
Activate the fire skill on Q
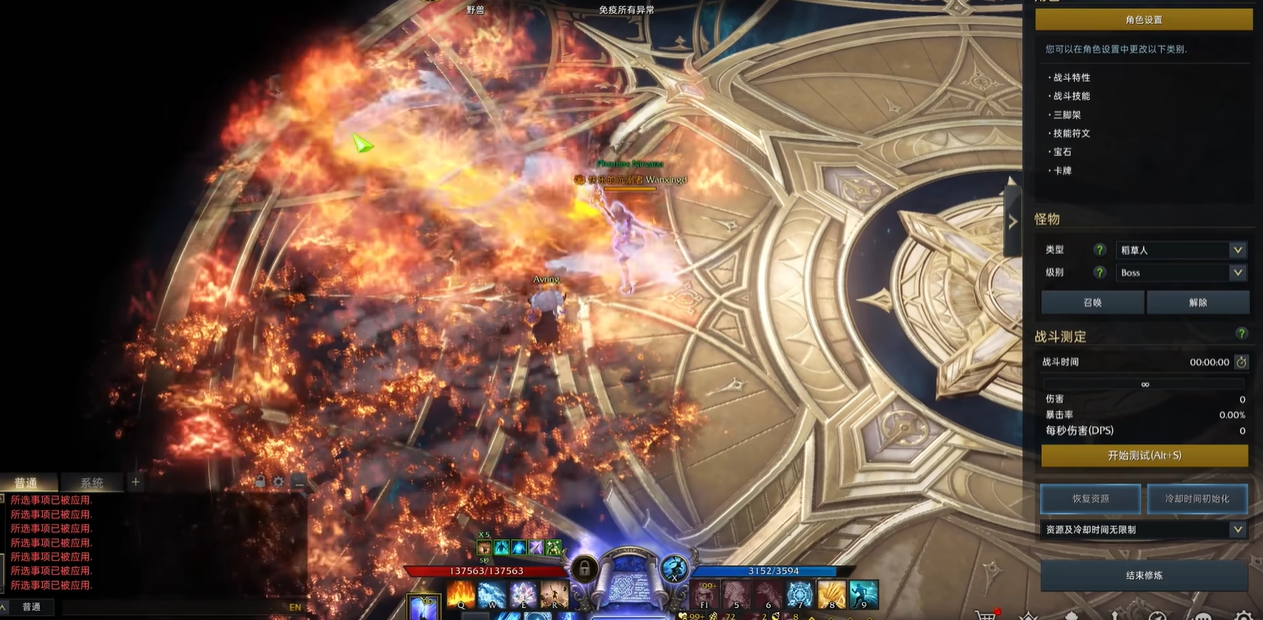click(x=461, y=596)
